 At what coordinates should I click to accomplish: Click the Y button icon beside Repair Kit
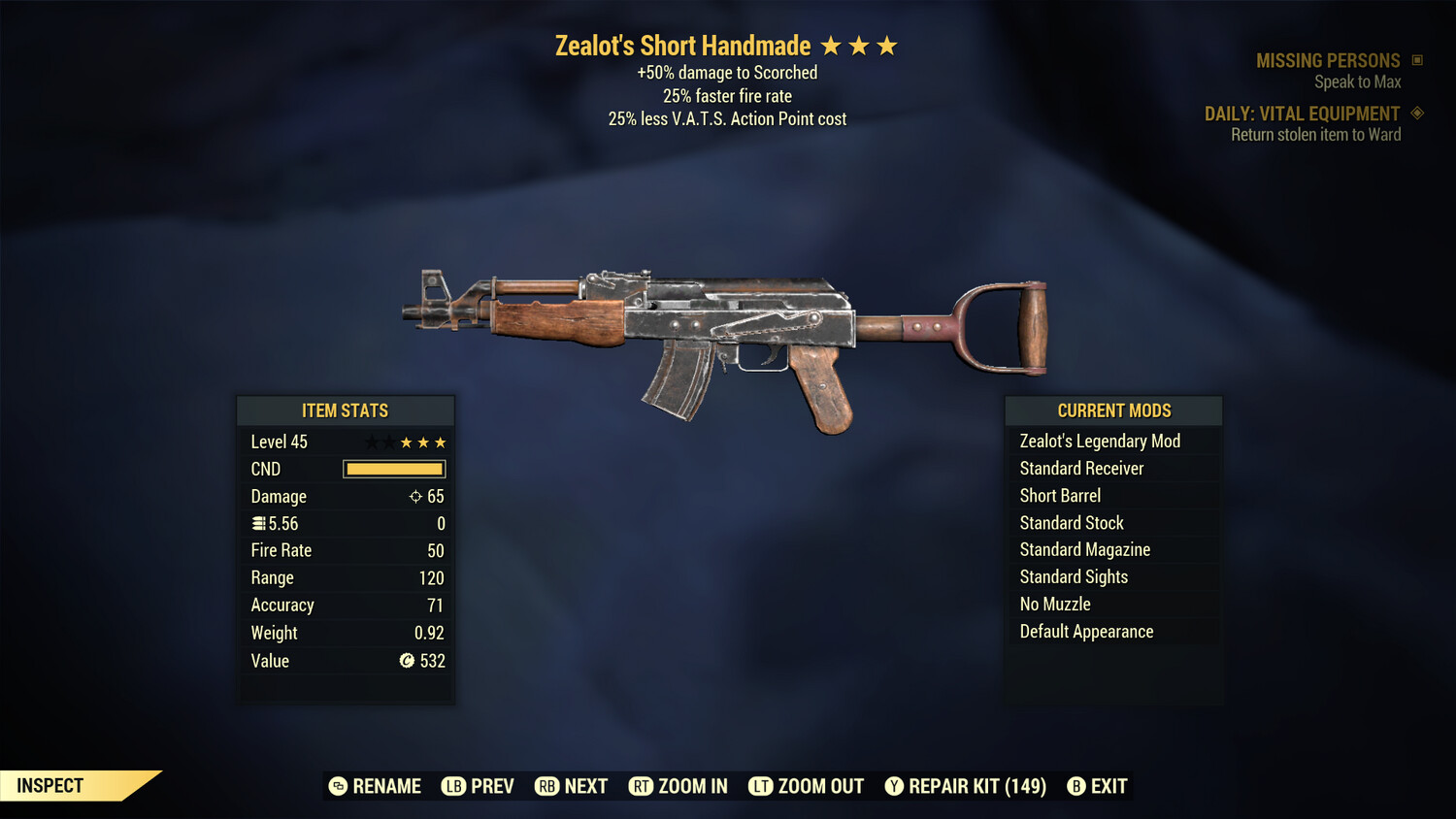click(894, 786)
